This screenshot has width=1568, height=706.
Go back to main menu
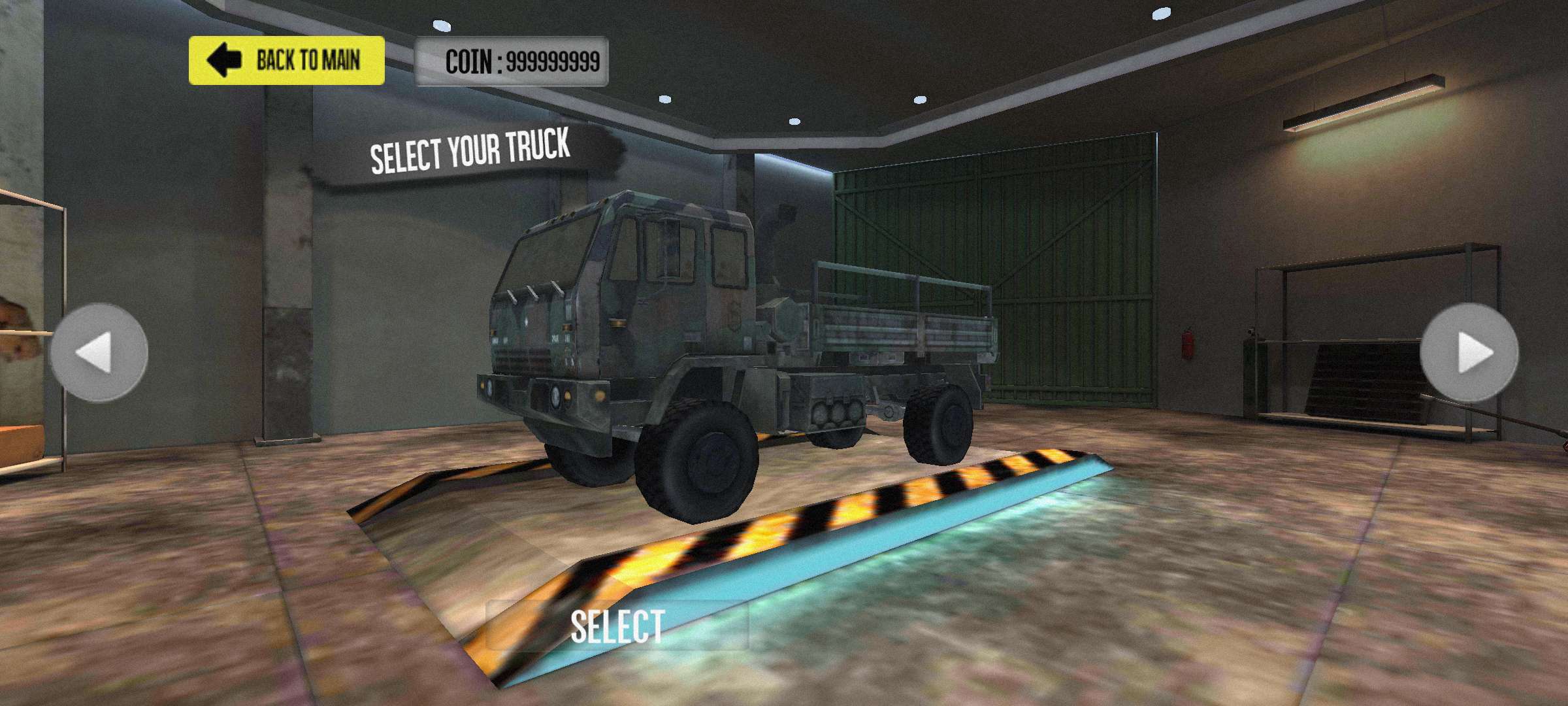coord(286,61)
